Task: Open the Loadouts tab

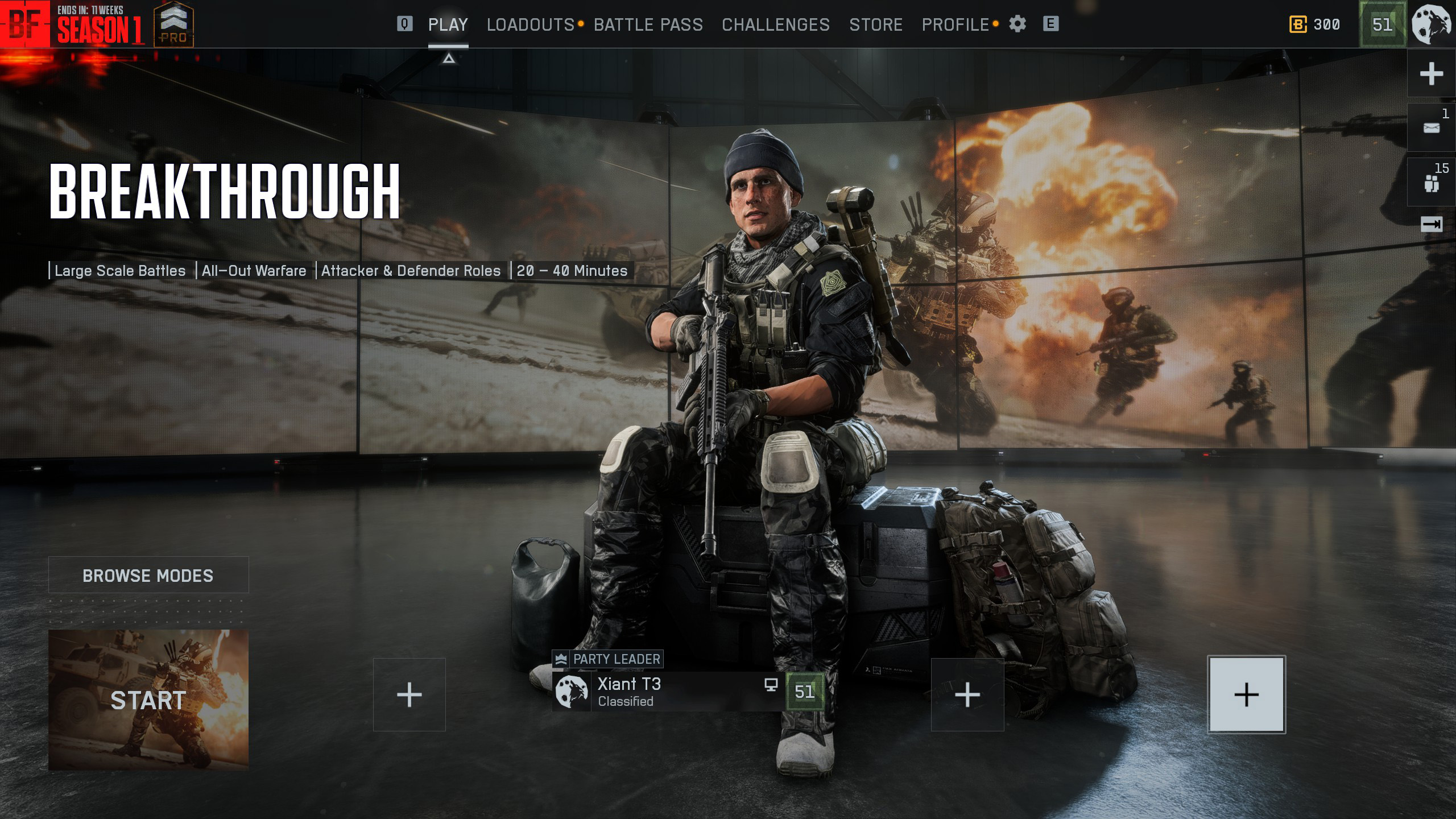Action: pos(530,25)
